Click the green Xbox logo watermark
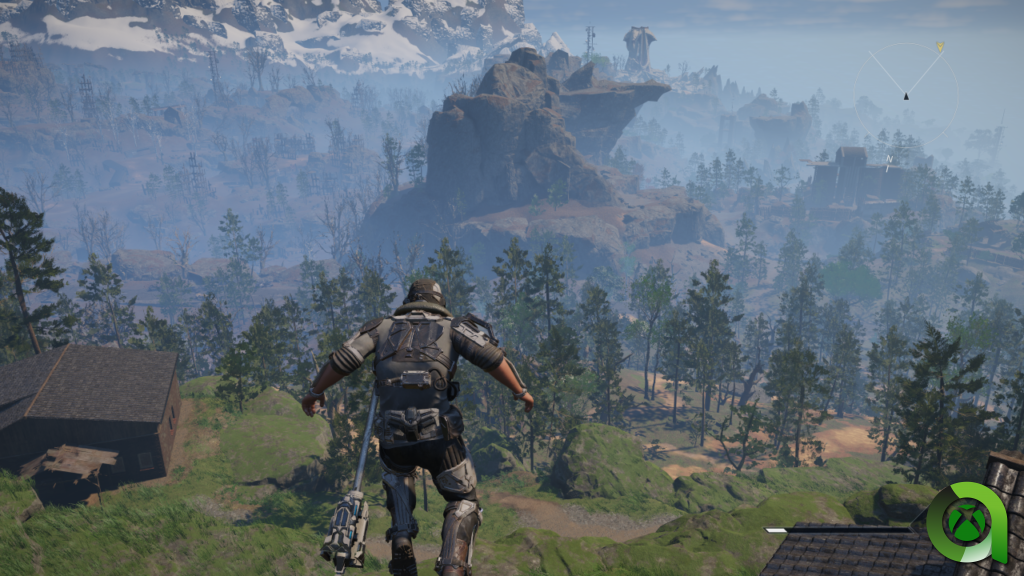This screenshot has width=1024, height=576. (x=965, y=523)
